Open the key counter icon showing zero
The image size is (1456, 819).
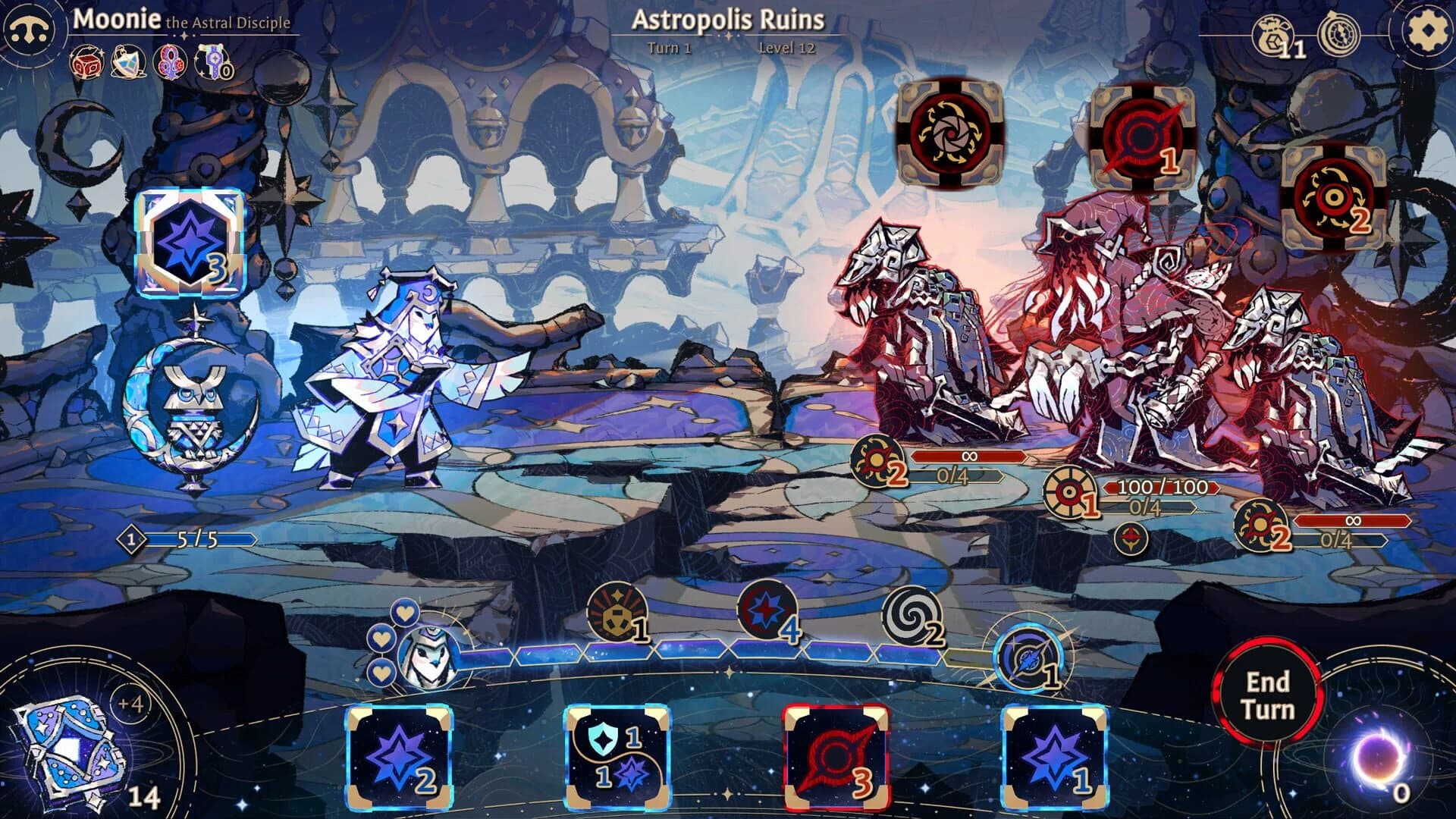click(x=212, y=65)
